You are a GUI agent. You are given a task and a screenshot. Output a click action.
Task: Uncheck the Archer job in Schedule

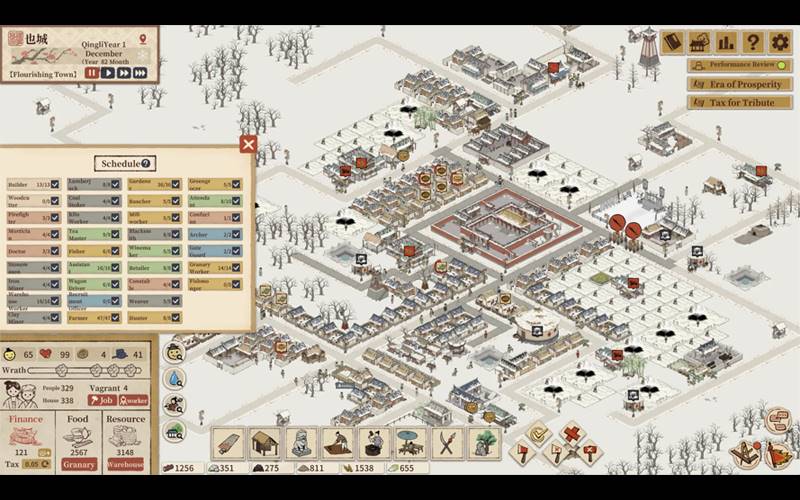point(236,235)
